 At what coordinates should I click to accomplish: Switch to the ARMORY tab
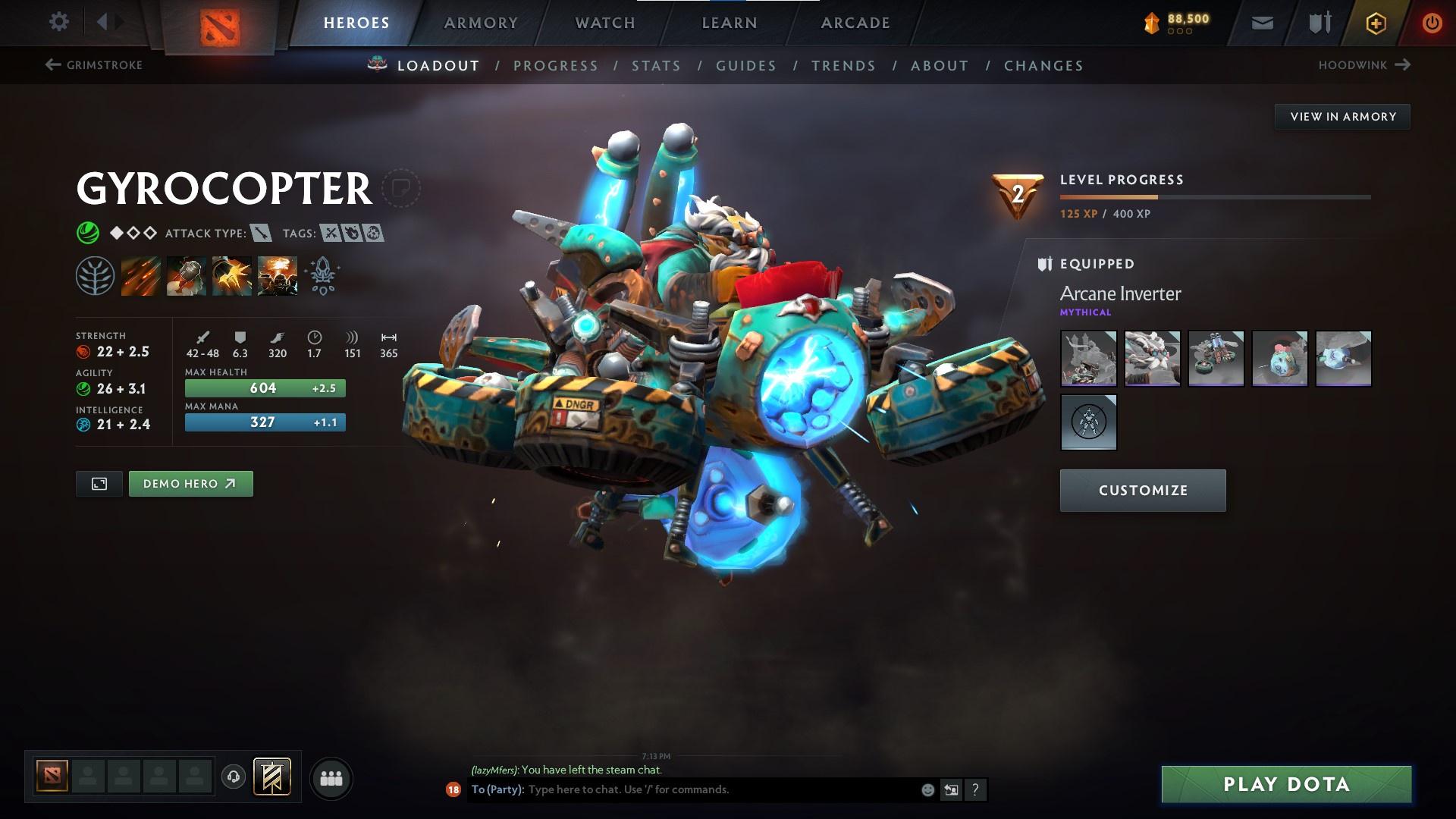[x=482, y=22]
